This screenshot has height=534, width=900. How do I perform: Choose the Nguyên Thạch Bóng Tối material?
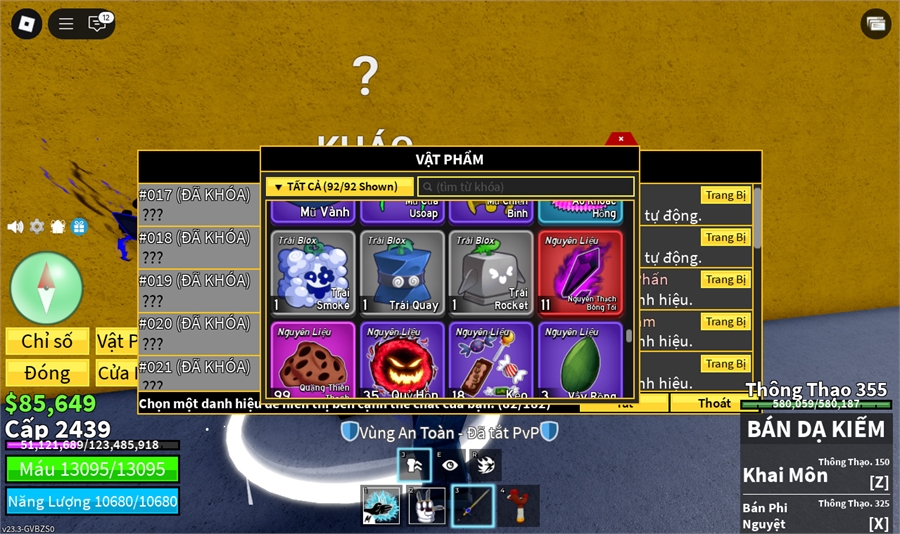(x=580, y=273)
